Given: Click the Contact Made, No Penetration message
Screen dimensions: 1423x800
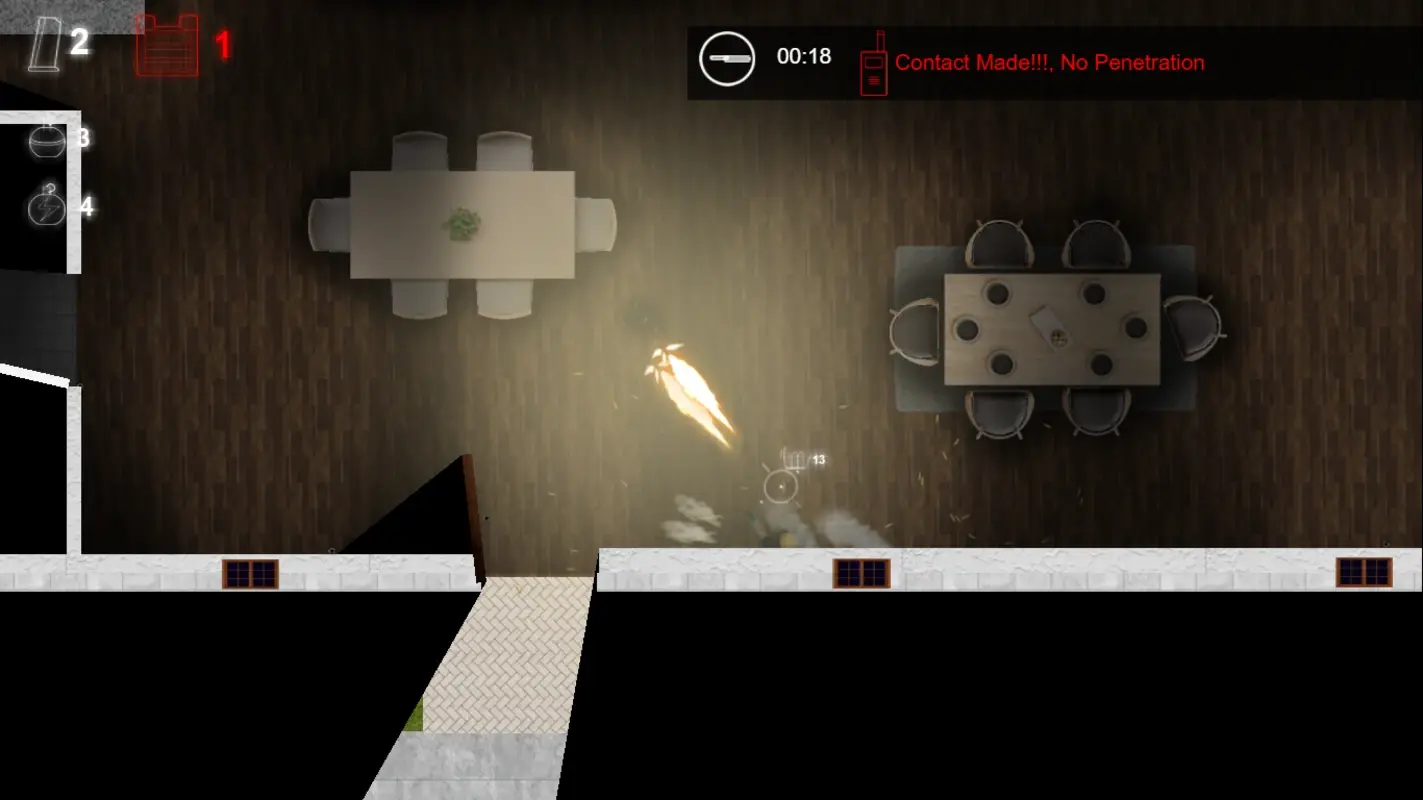Looking at the screenshot, I should click(x=1050, y=63).
